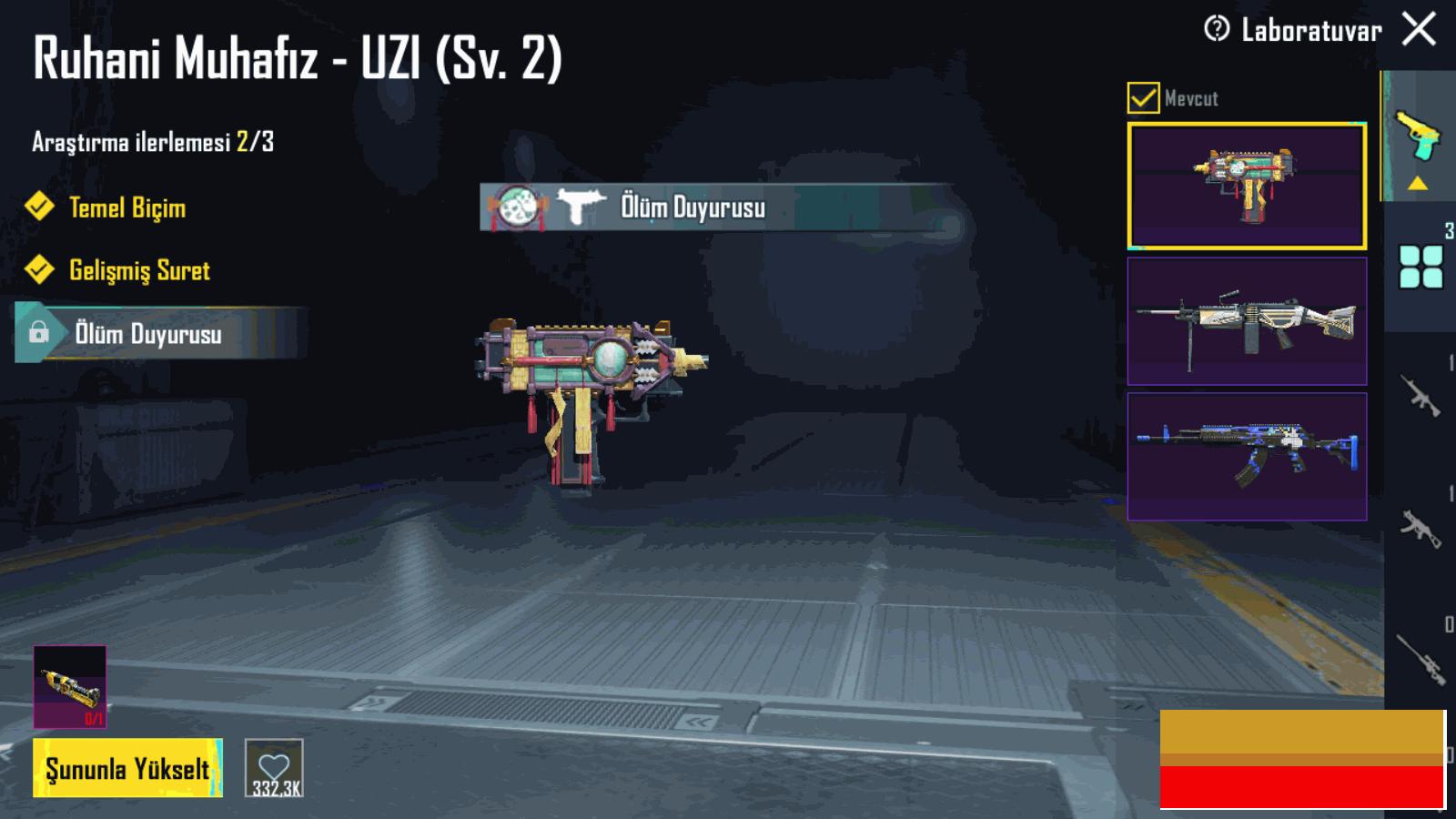This screenshot has width=1456, height=819.
Task: Open the sniper rifle category tab
Action: tap(1421, 657)
